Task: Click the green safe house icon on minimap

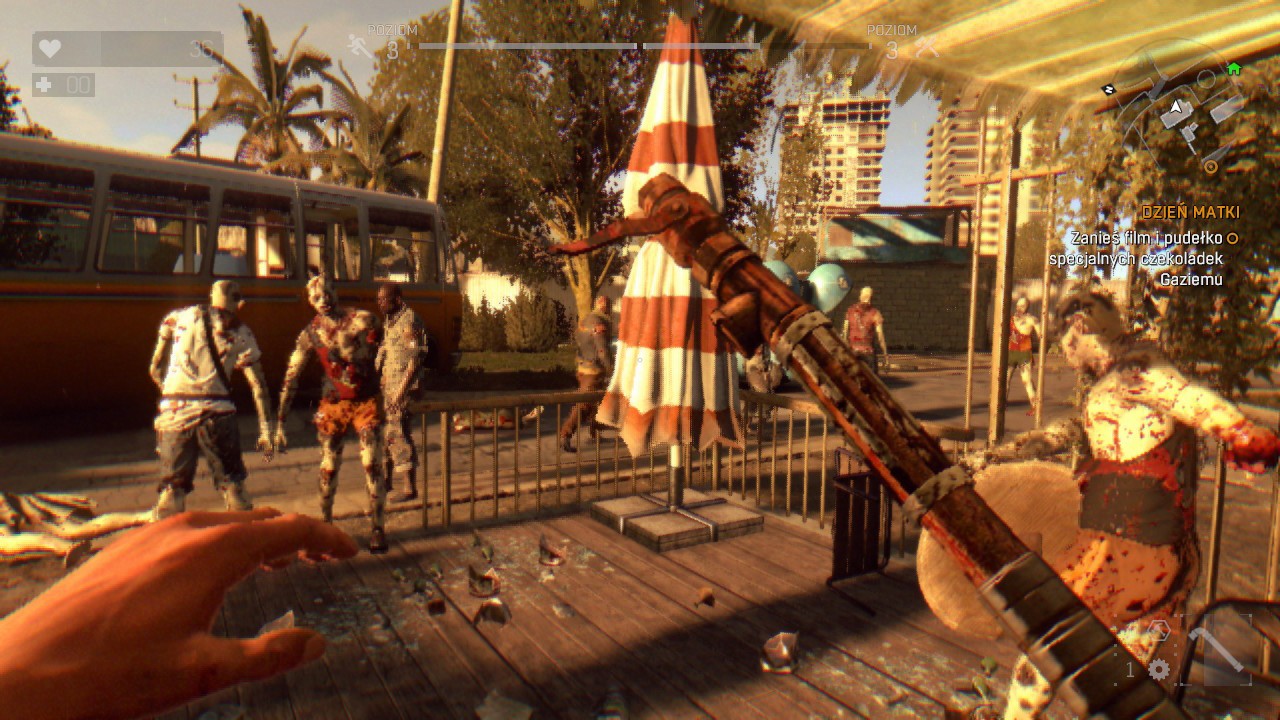Action: coord(1234,68)
